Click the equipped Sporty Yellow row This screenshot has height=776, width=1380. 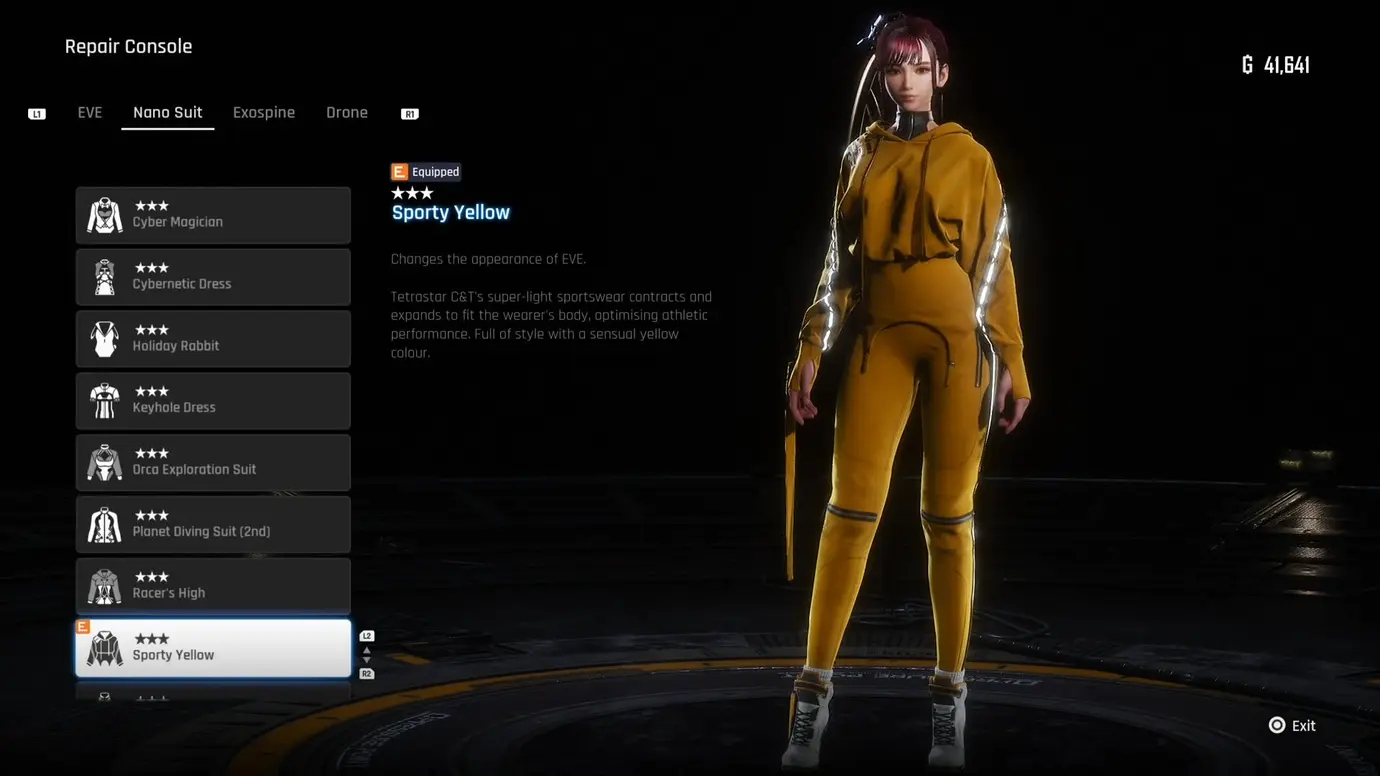213,648
